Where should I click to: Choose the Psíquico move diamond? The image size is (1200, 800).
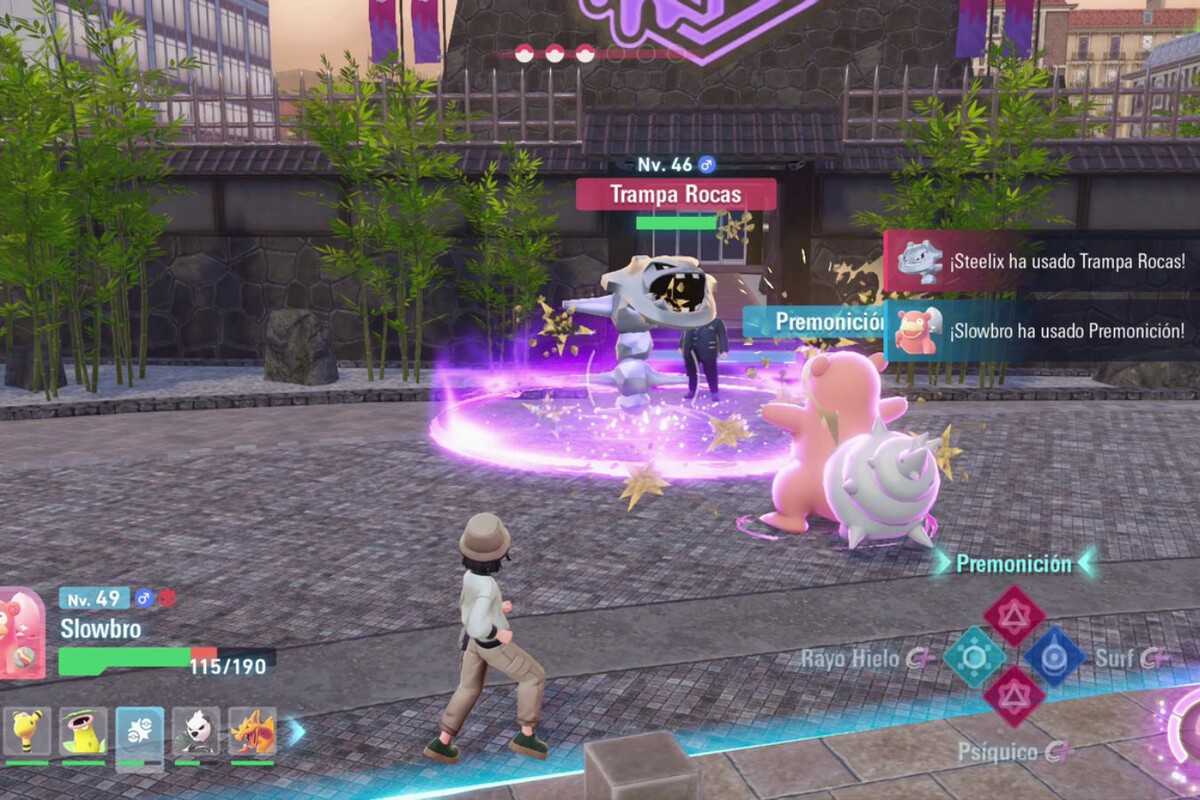(x=1014, y=696)
